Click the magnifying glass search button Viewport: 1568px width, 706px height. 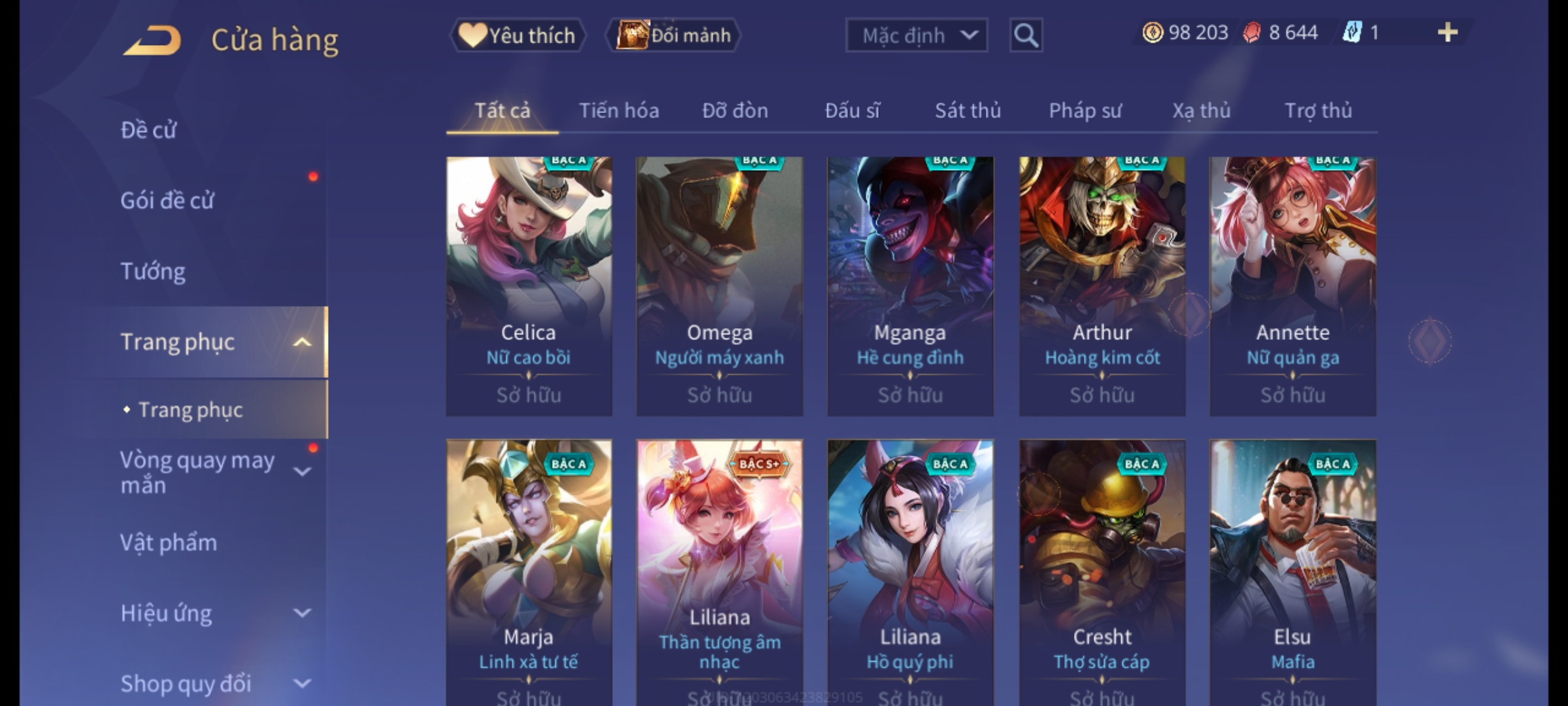pyautogui.click(x=1026, y=35)
